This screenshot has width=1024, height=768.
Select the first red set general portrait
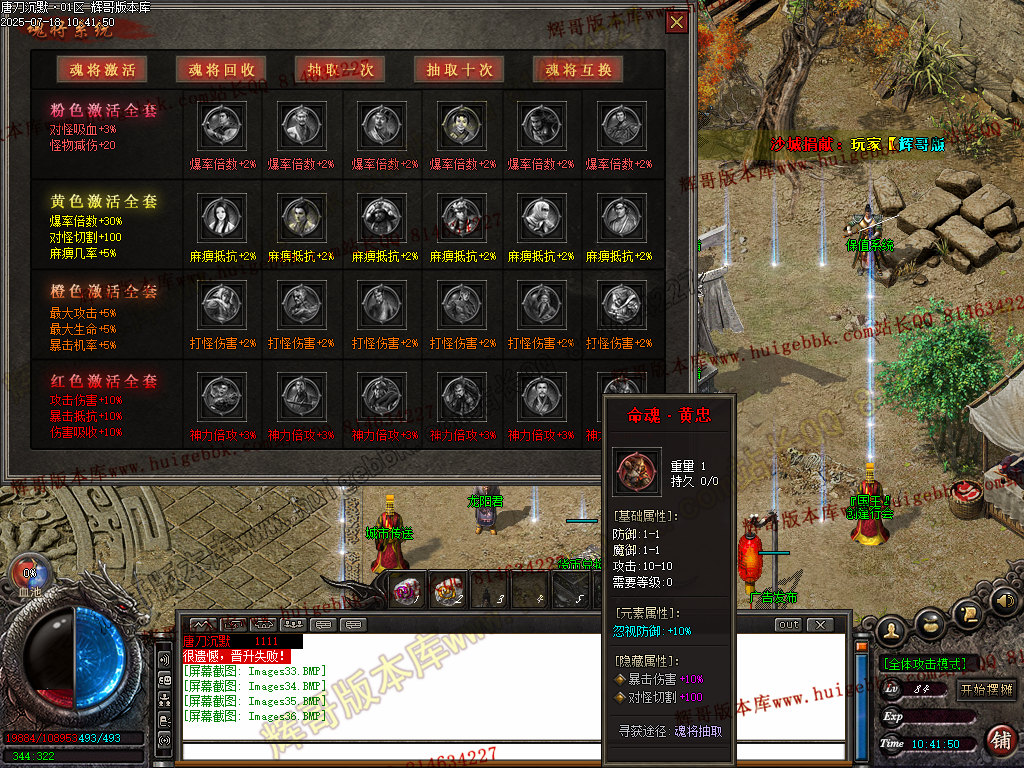tap(221, 394)
